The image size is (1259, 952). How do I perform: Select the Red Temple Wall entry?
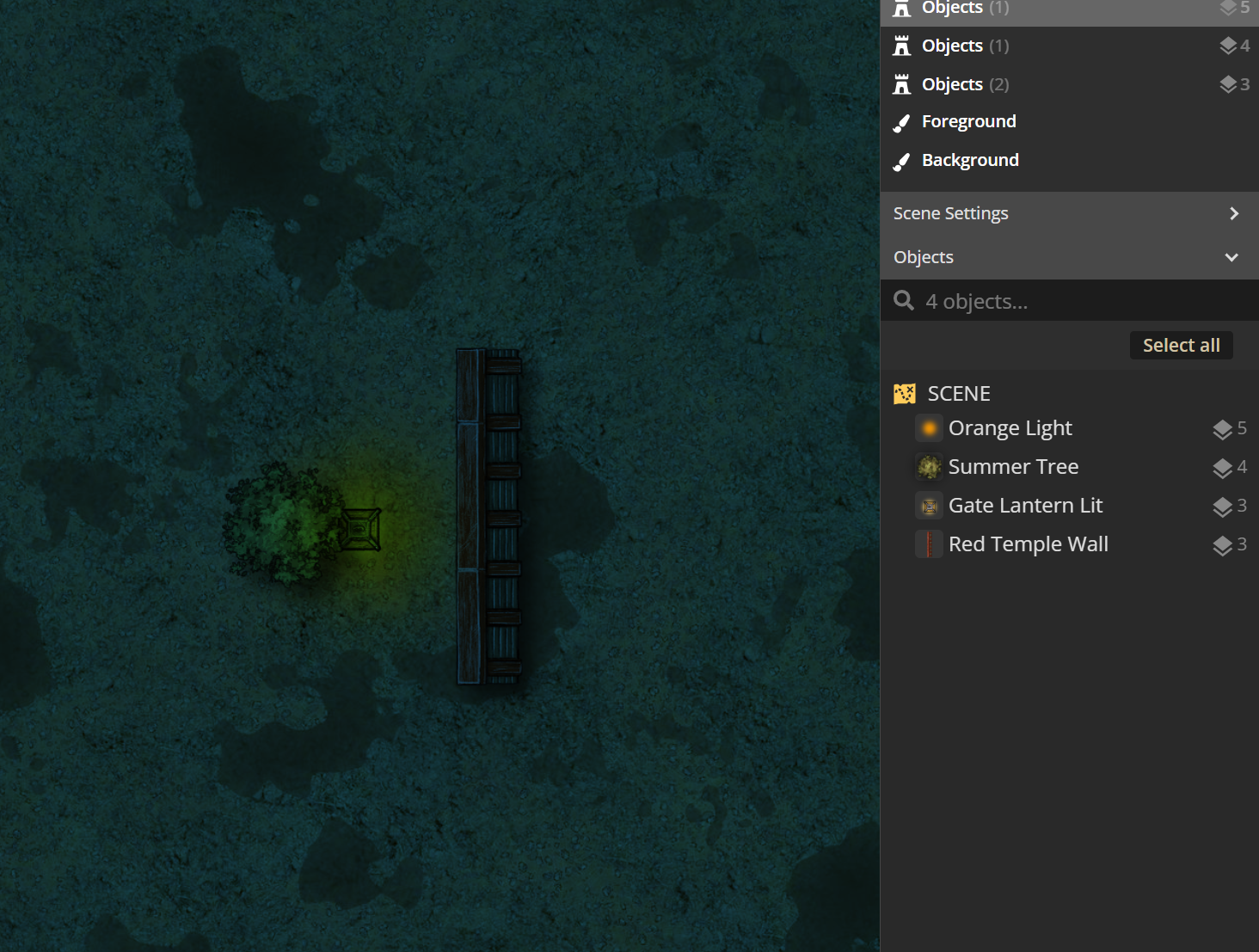(x=1028, y=544)
